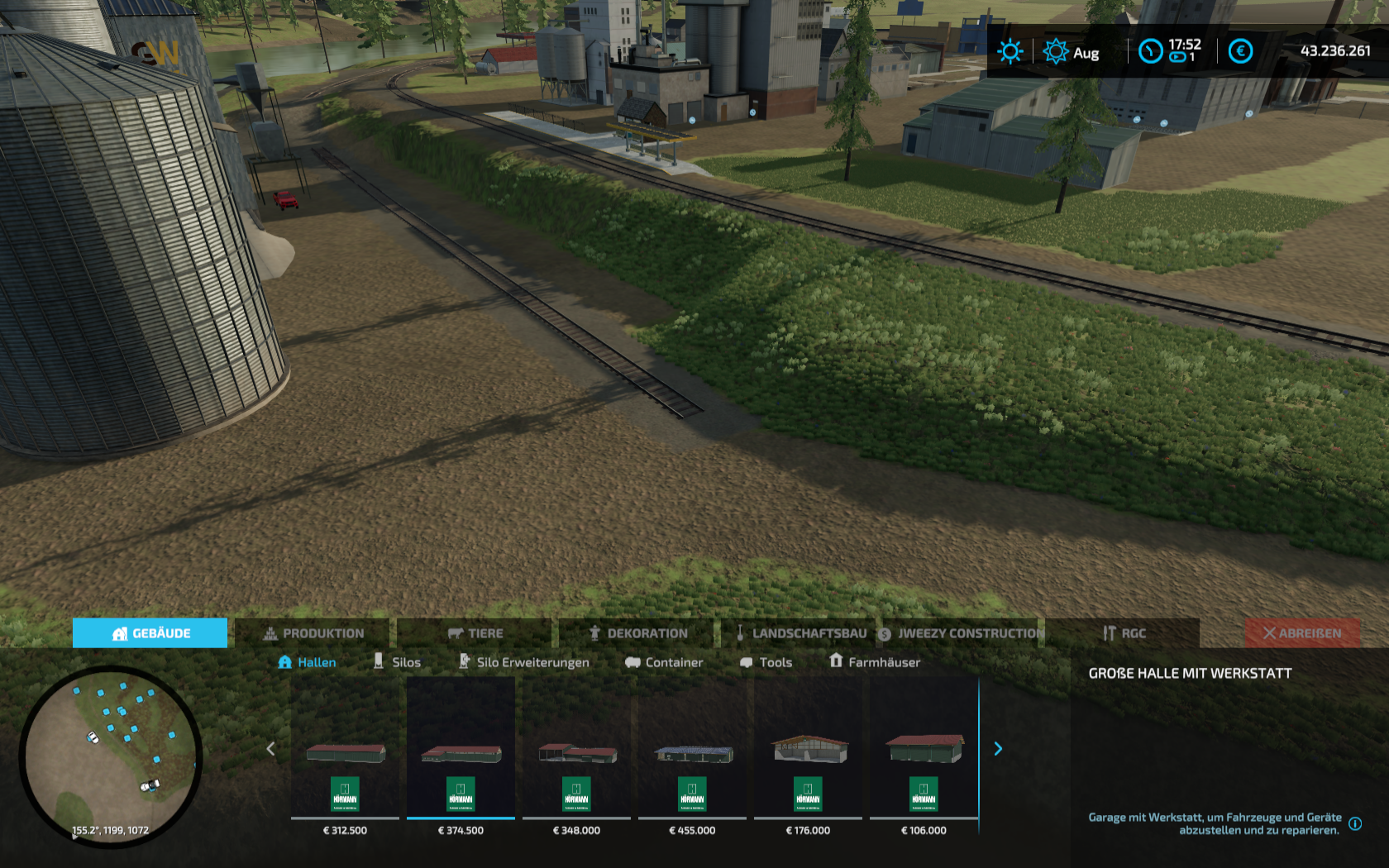Viewport: 1389px width, 868px height.
Task: Activate the red Abreißen demolish button
Action: [x=1302, y=633]
